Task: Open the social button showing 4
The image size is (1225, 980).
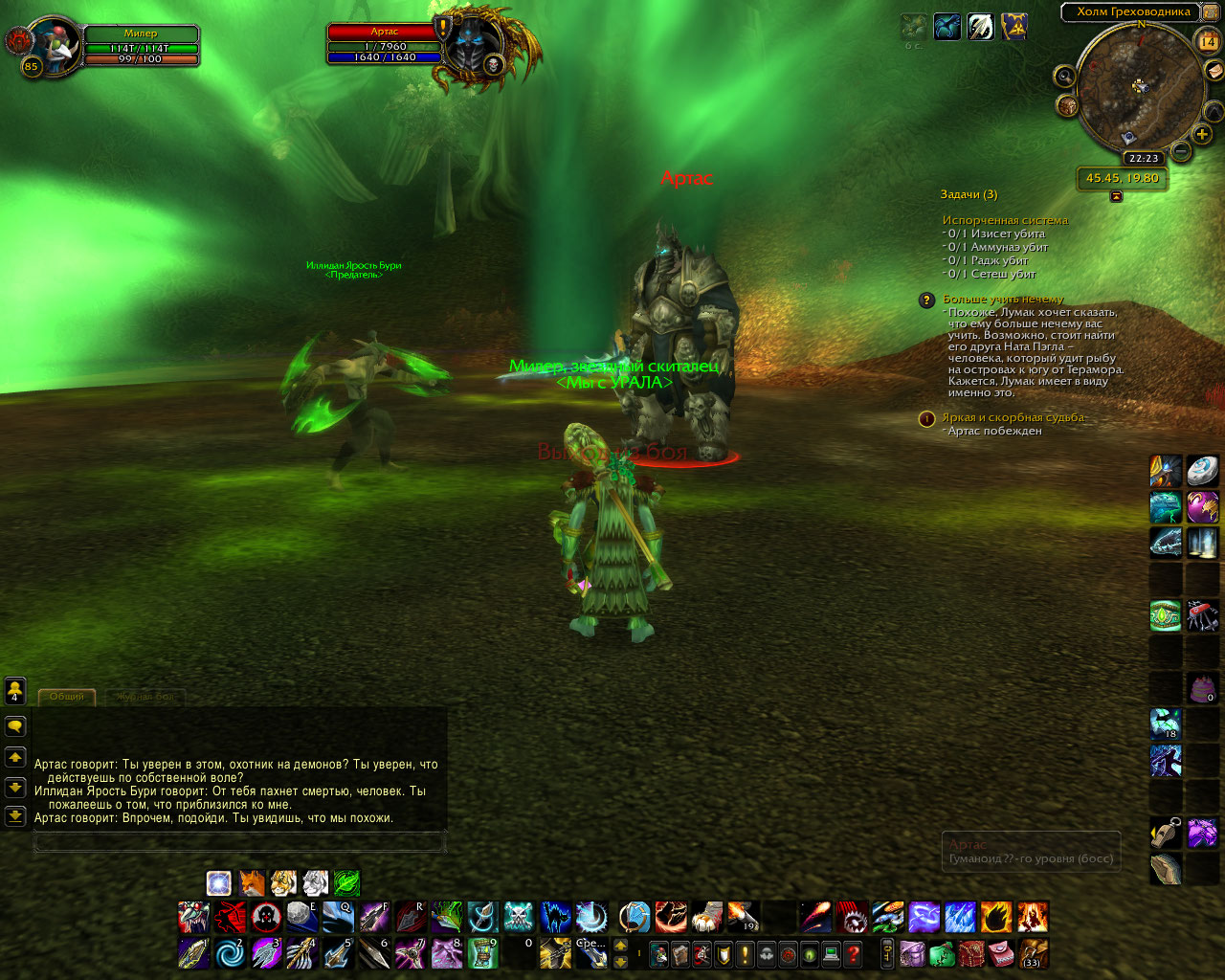Action: [15, 690]
